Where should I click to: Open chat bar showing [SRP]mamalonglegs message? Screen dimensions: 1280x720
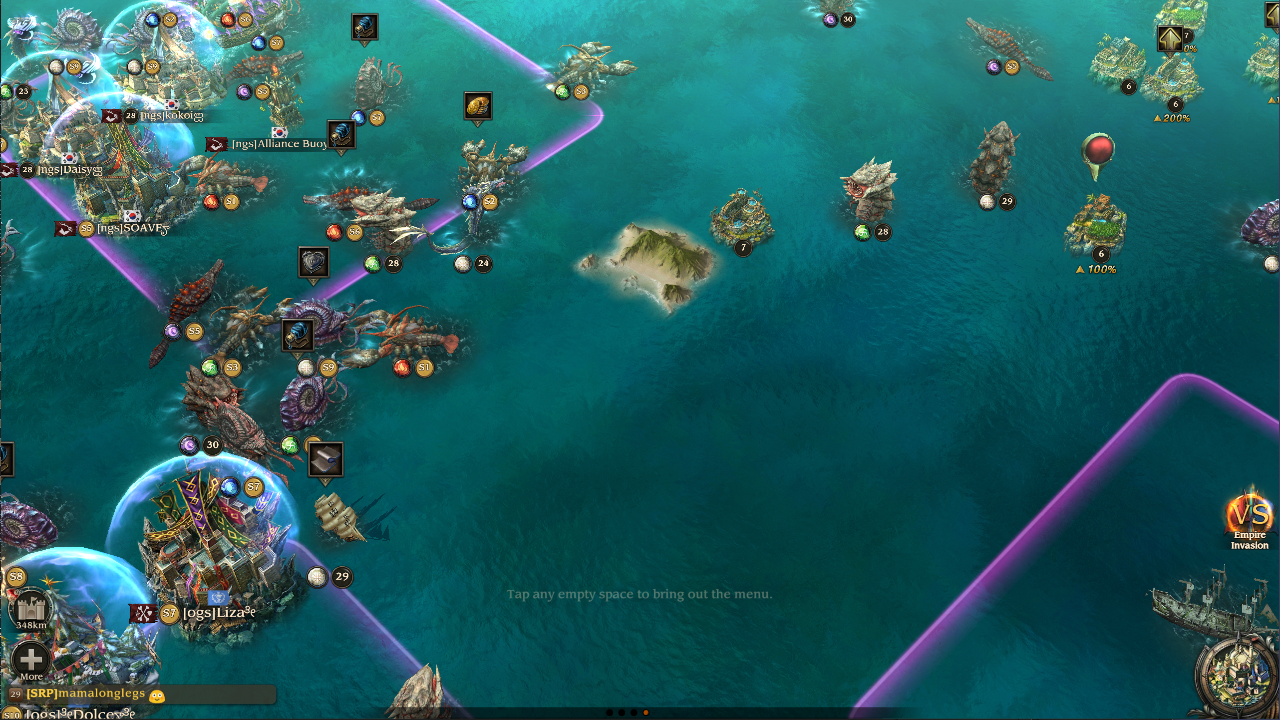pos(140,694)
